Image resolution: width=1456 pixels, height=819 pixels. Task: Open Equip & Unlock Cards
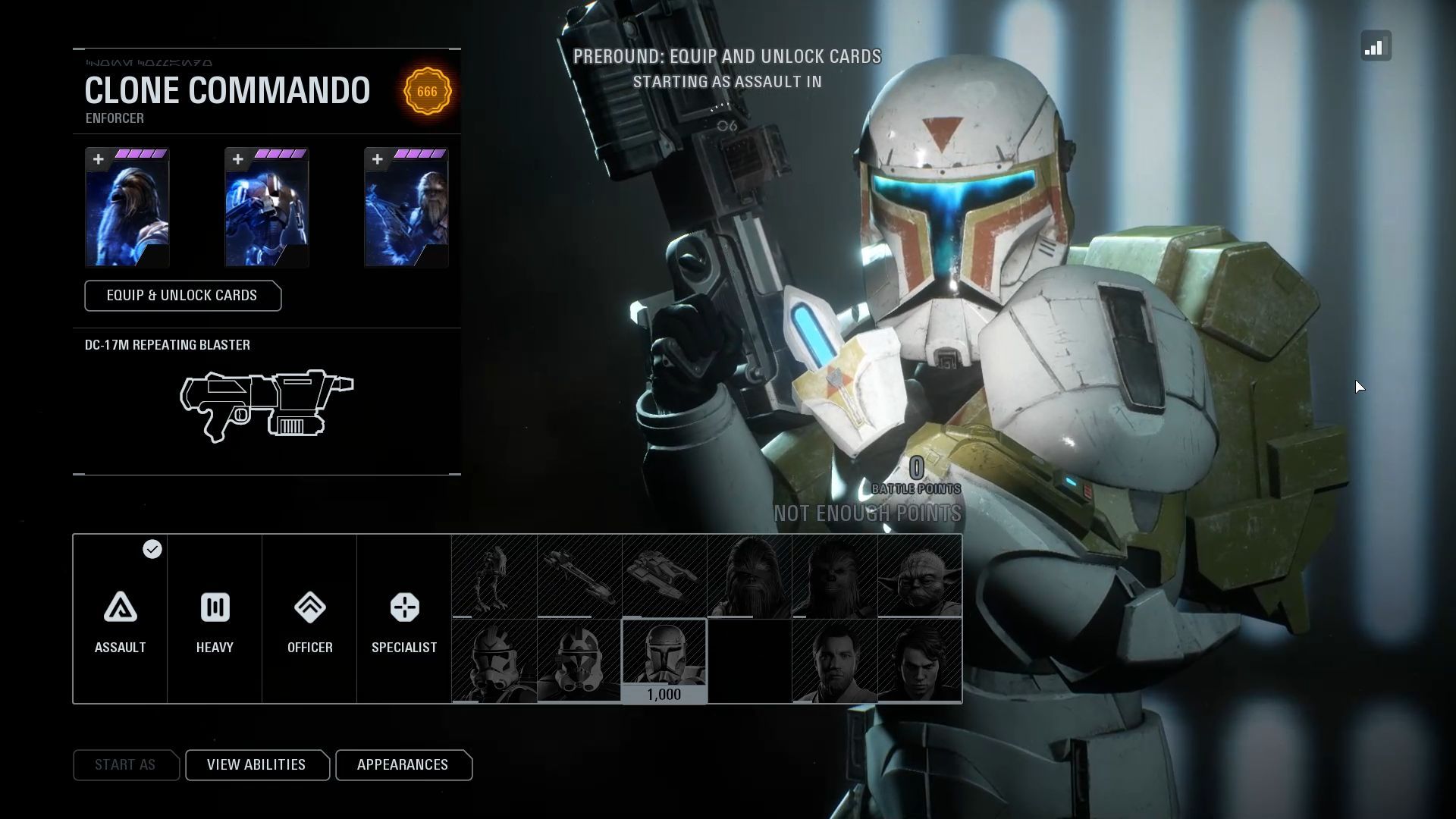click(183, 296)
